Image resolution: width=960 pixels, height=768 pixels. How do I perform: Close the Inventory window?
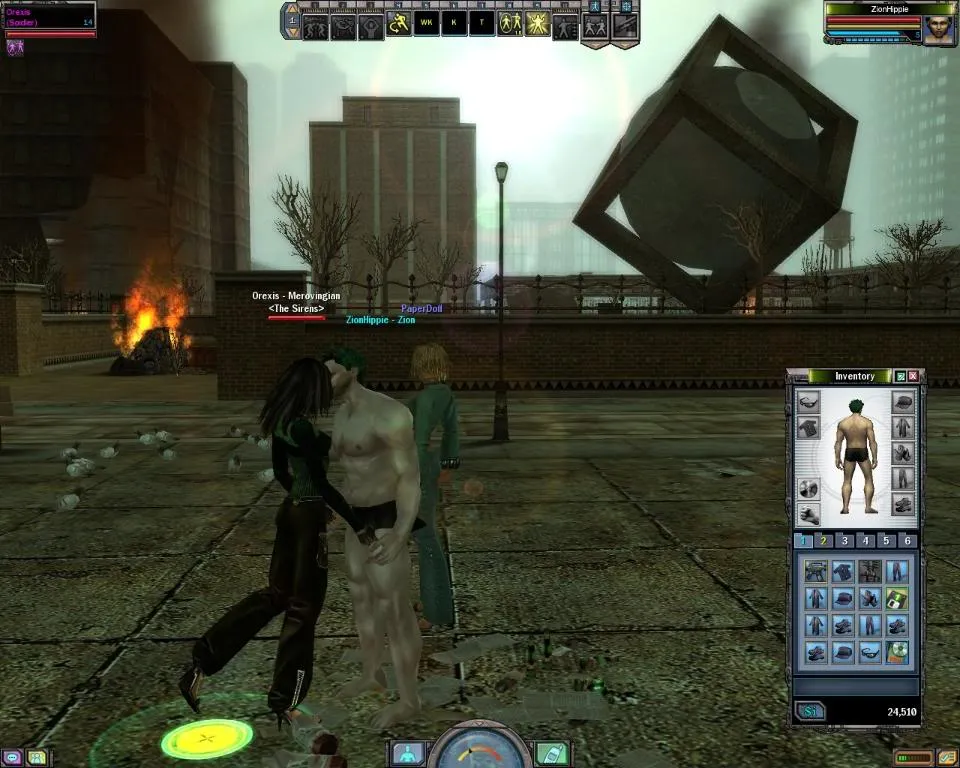tap(913, 376)
